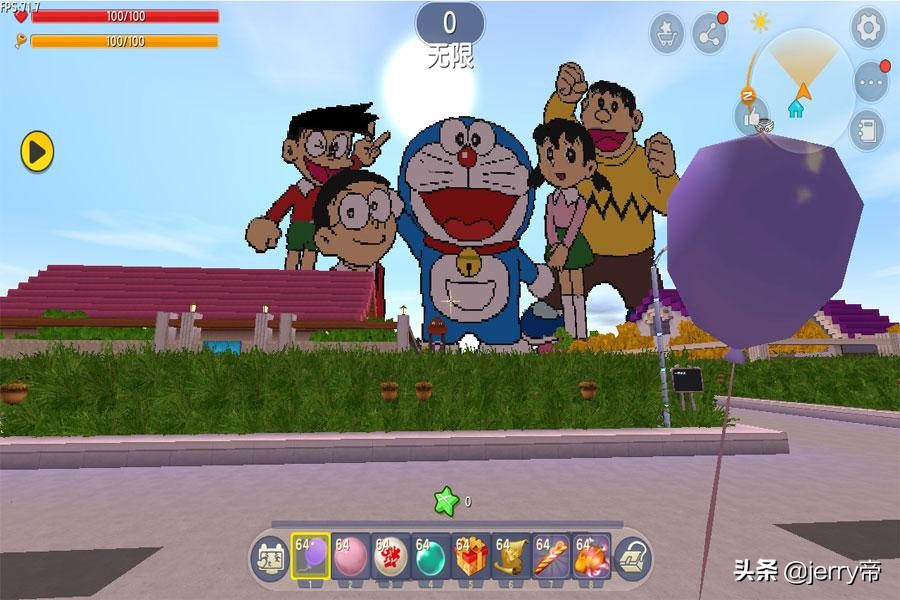Select the pink egg hotbar slot

[x=350, y=556]
